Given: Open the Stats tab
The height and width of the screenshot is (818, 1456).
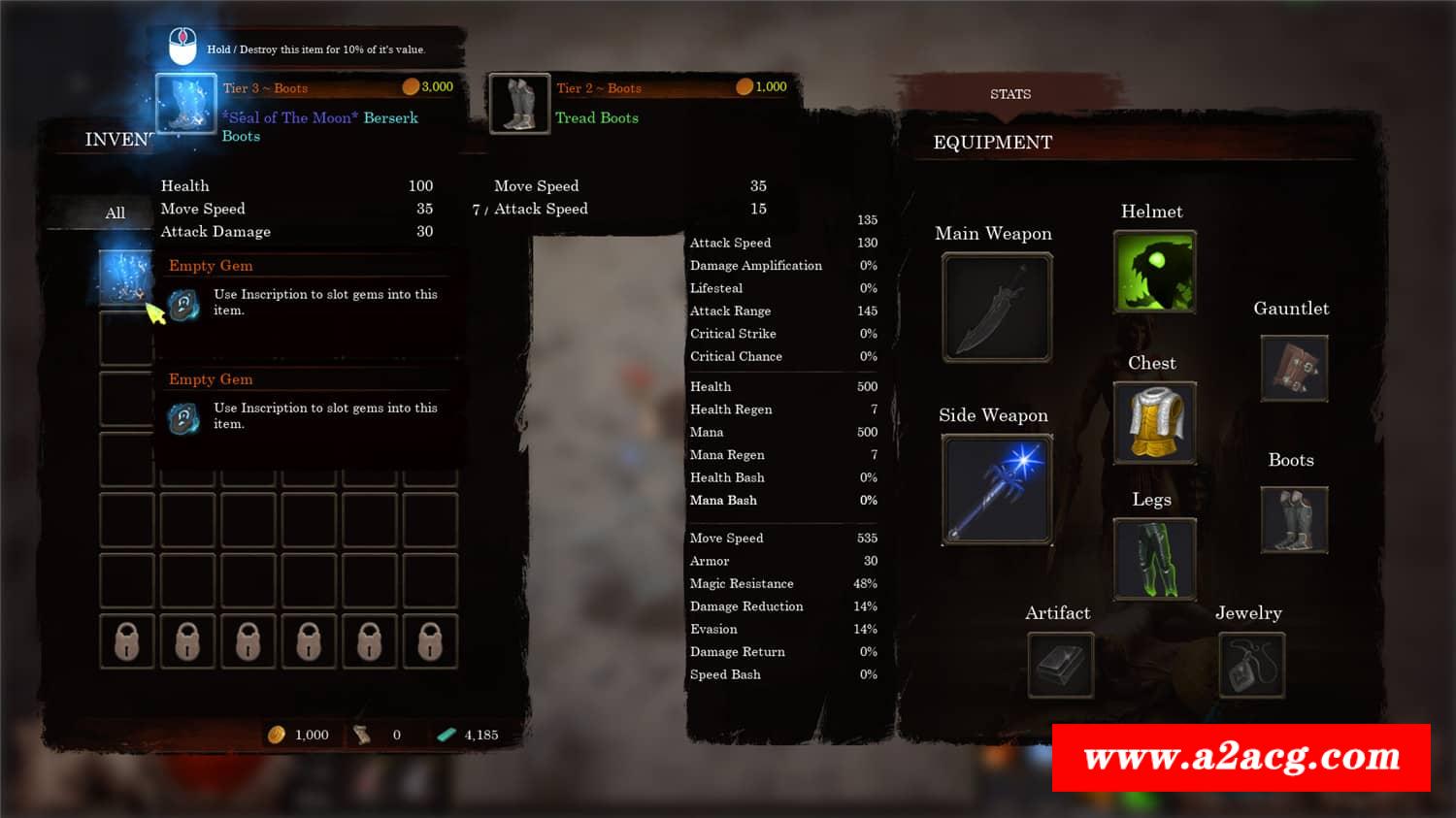Looking at the screenshot, I should pyautogui.click(x=1009, y=94).
